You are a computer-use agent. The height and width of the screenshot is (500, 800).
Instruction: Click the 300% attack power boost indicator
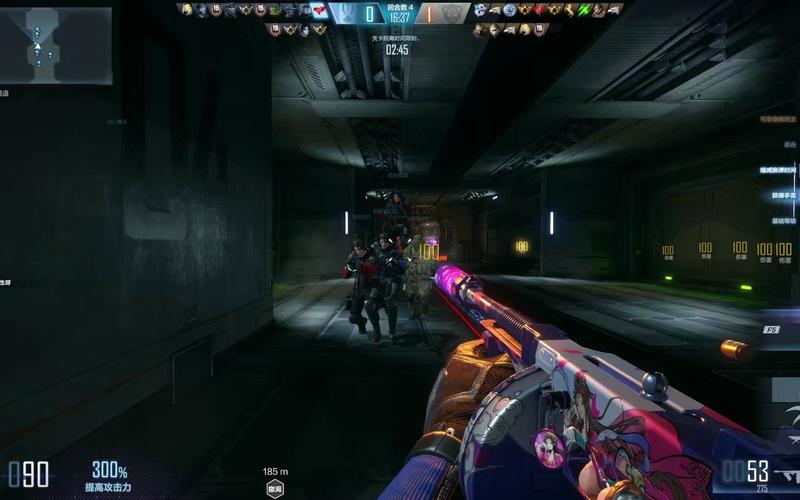(110, 475)
